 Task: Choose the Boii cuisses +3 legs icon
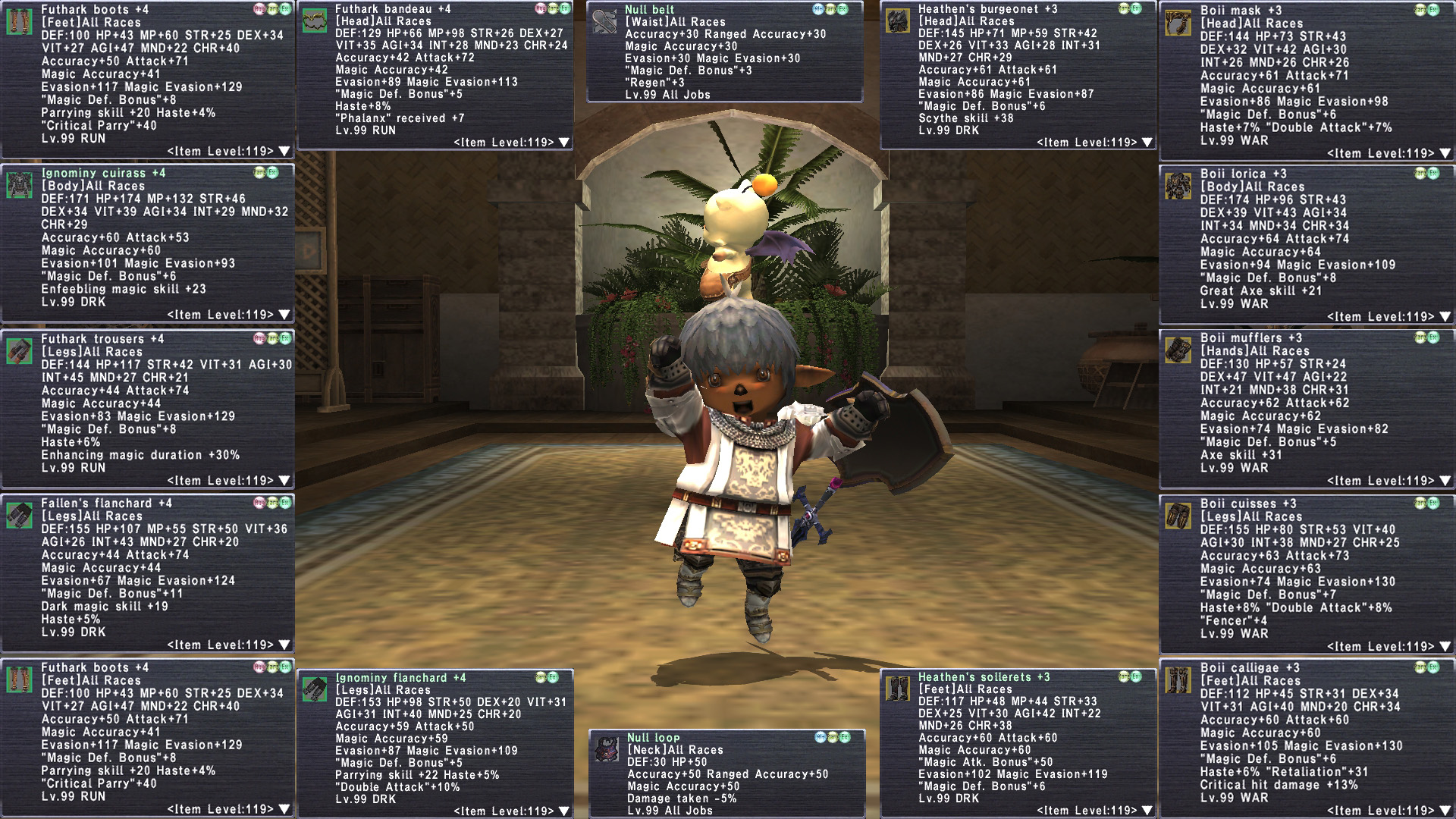(x=1178, y=516)
